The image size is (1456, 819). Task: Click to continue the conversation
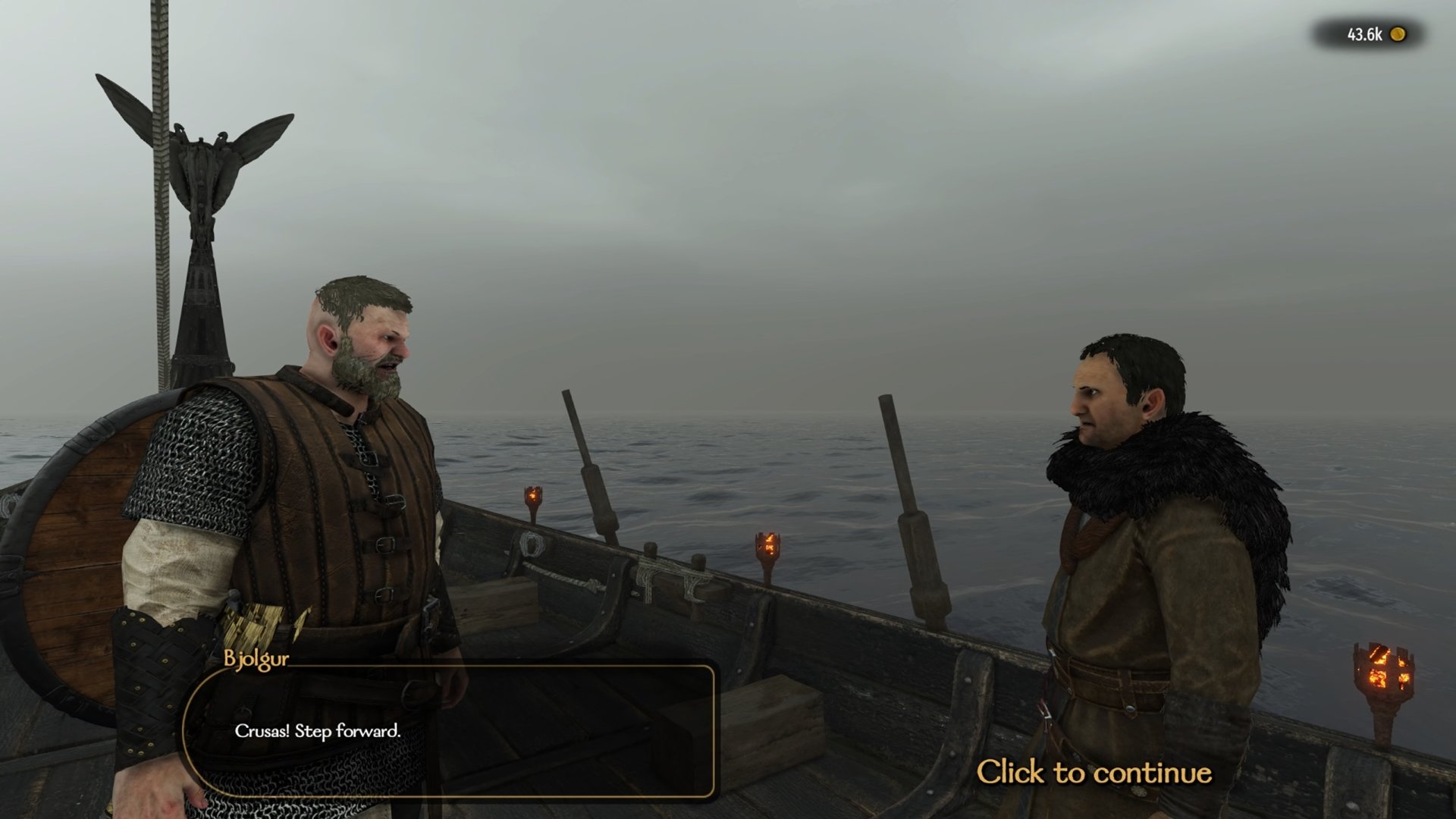click(x=1094, y=773)
